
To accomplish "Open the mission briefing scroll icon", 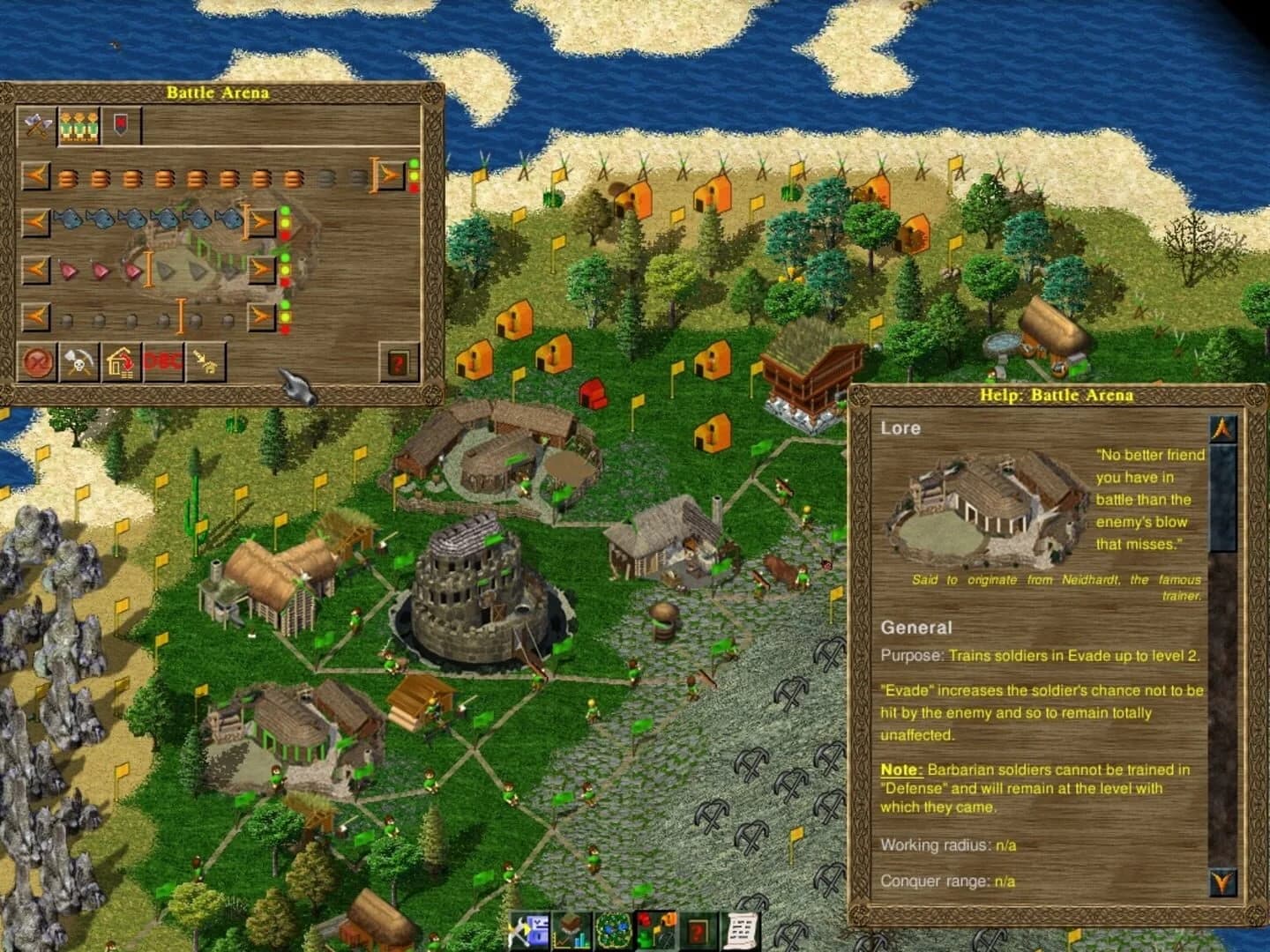I will pos(740,932).
